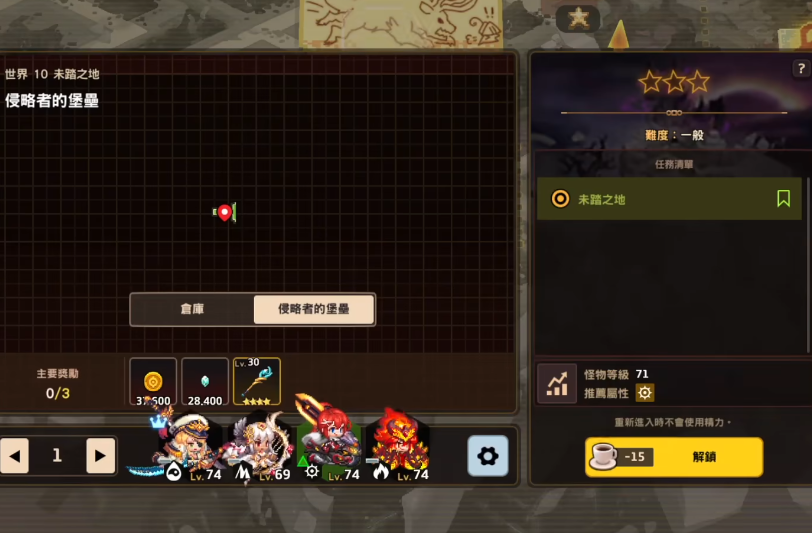This screenshot has height=533, width=812.
Task: Open the monster level chart icon
Action: pos(556,383)
